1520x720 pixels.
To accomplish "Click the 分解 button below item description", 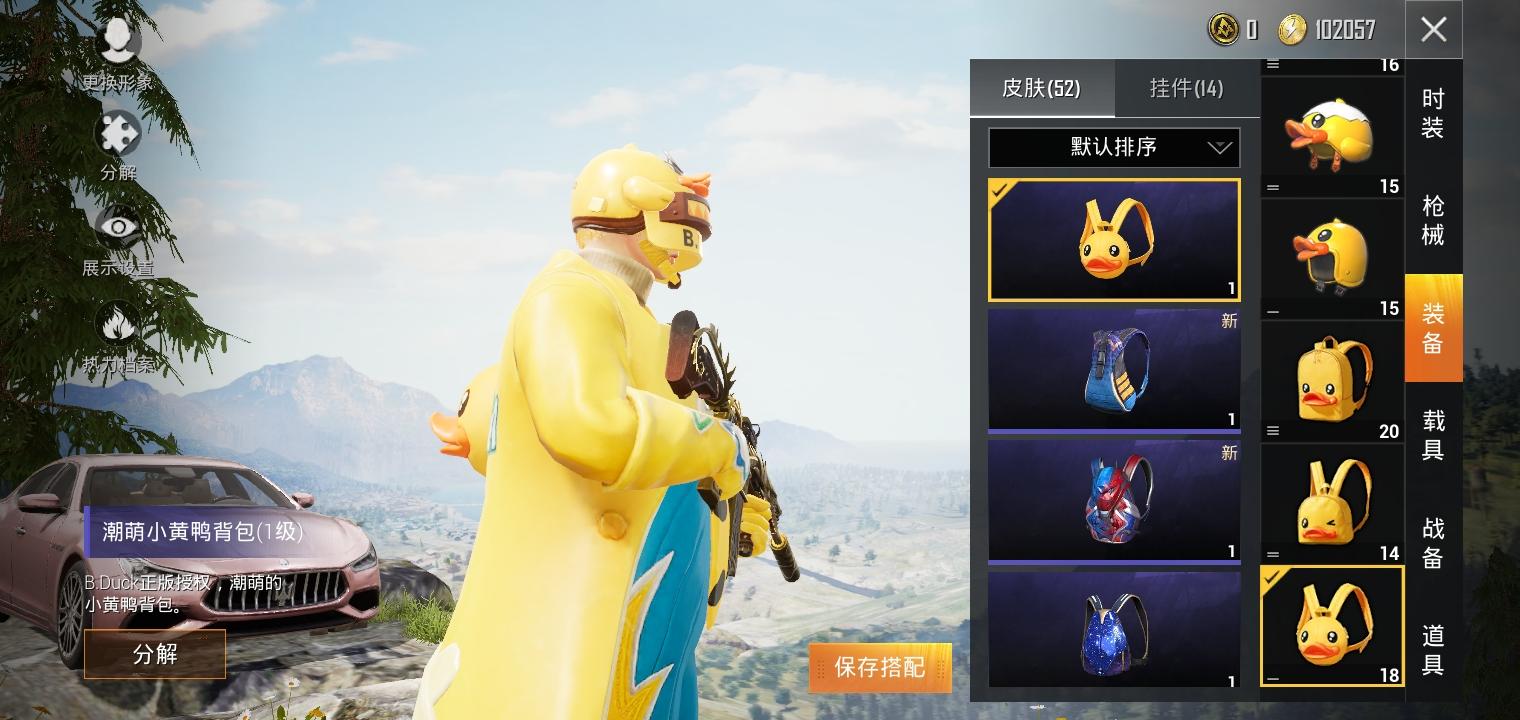I will point(155,654).
